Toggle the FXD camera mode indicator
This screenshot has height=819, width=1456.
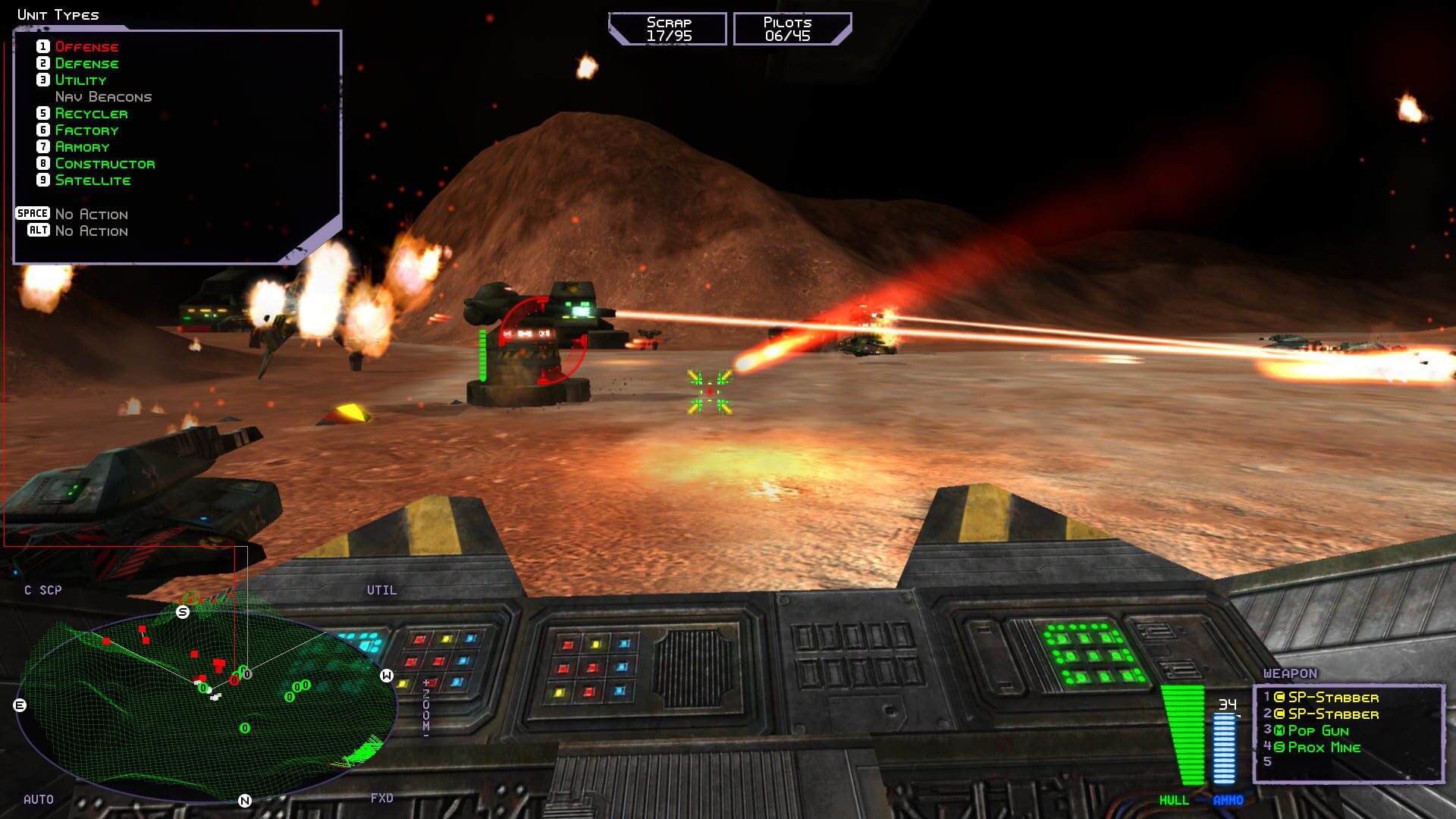coord(383,798)
